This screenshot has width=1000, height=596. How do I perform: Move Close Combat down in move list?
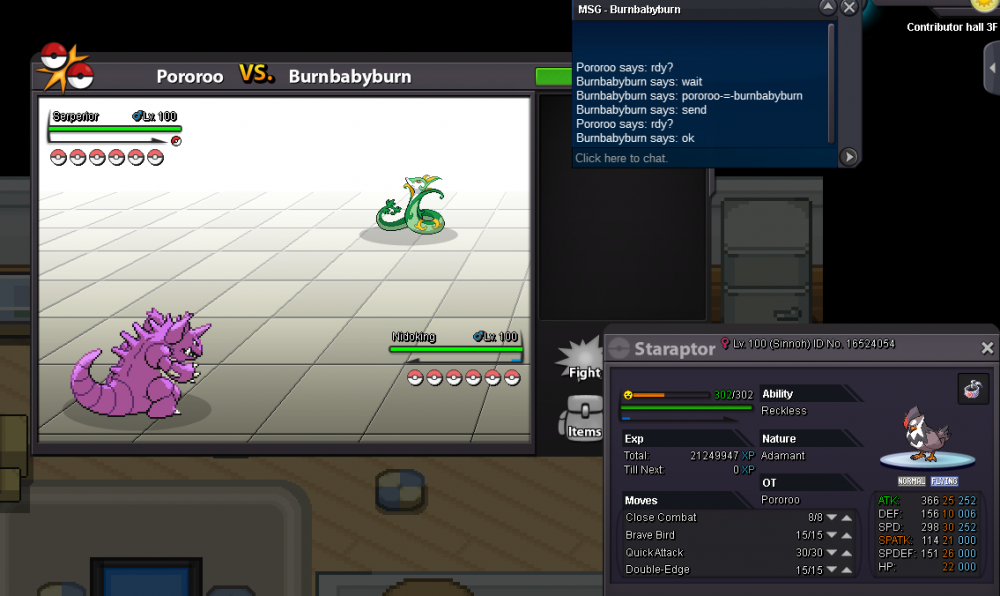click(831, 518)
